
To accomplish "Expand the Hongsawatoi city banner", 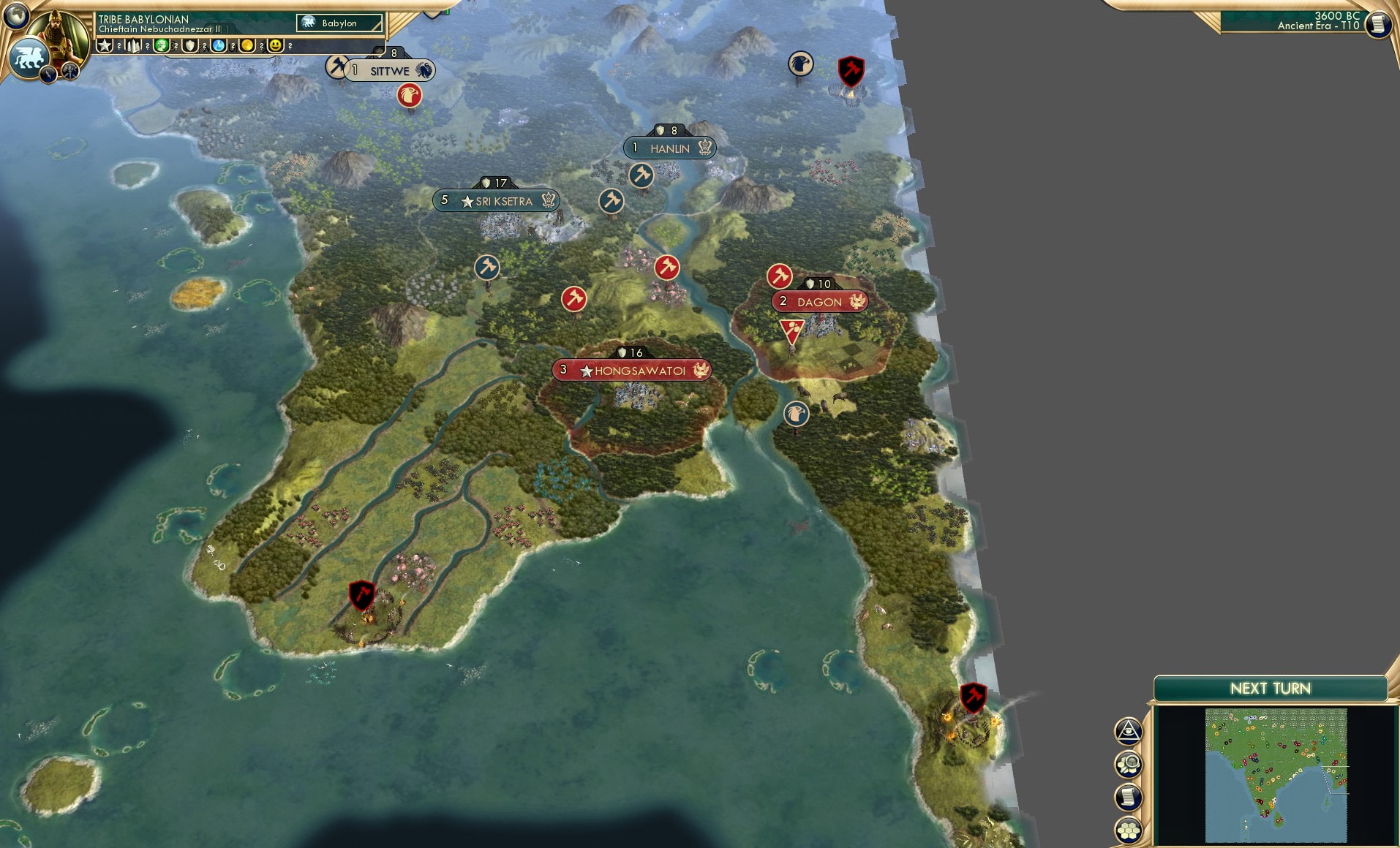I will [631, 370].
